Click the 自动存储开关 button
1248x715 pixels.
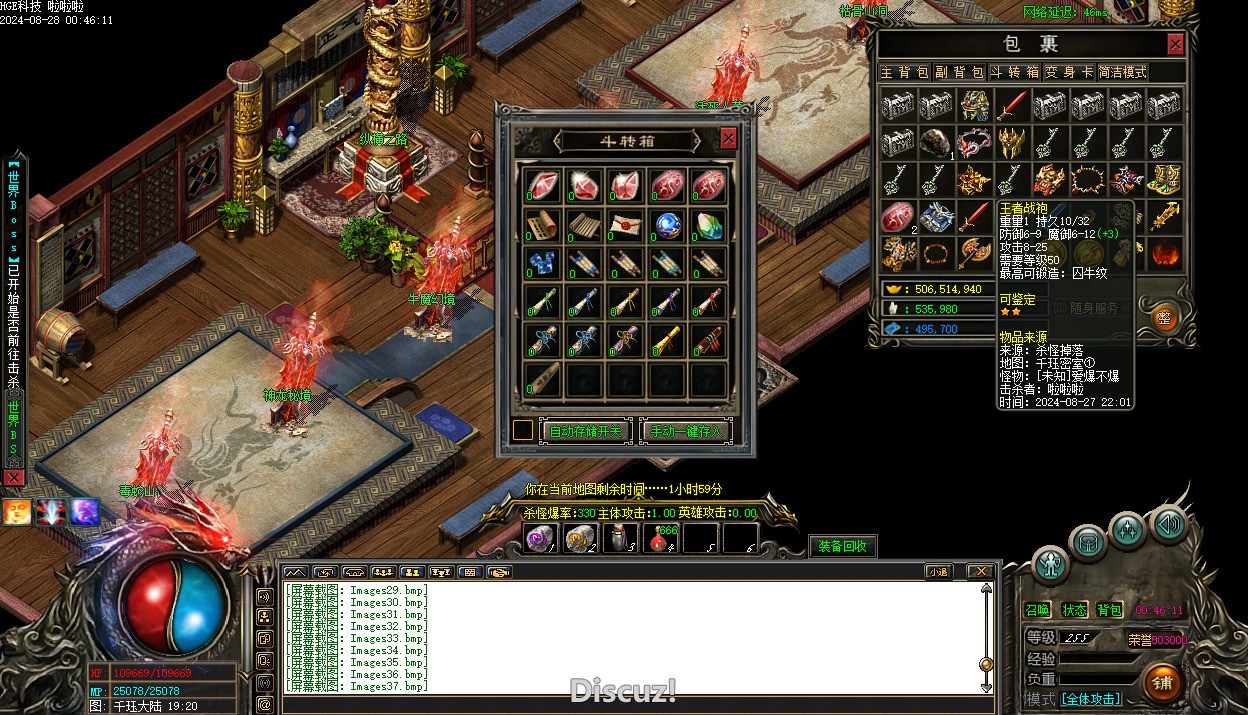[x=586, y=431]
